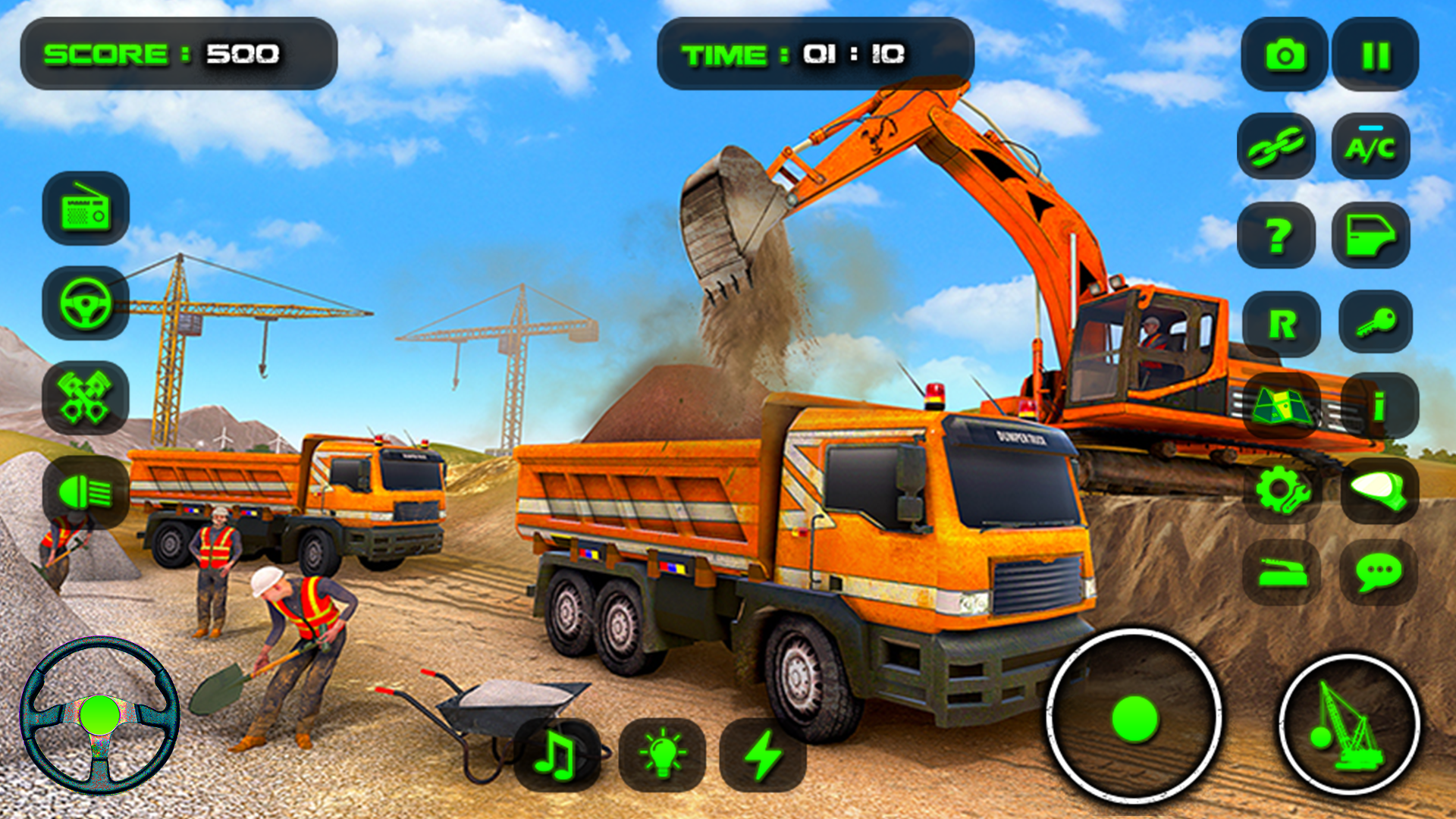The width and height of the screenshot is (1456, 819).
Task: Toggle the headlights icon
Action: pyautogui.click(x=86, y=493)
